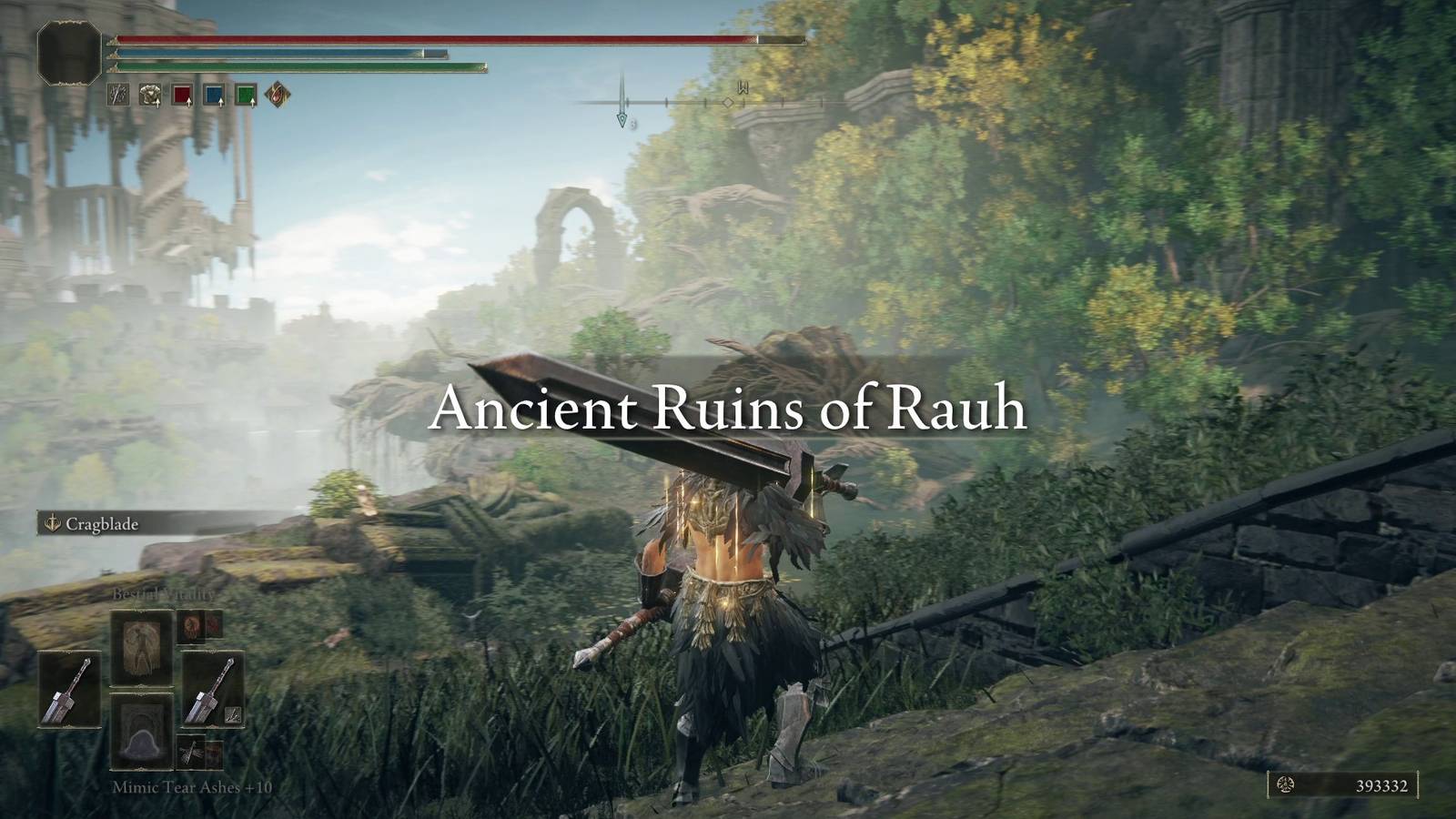Click the arrow pouch item icon
This screenshot has height=819, width=1456.
tap(192, 752)
